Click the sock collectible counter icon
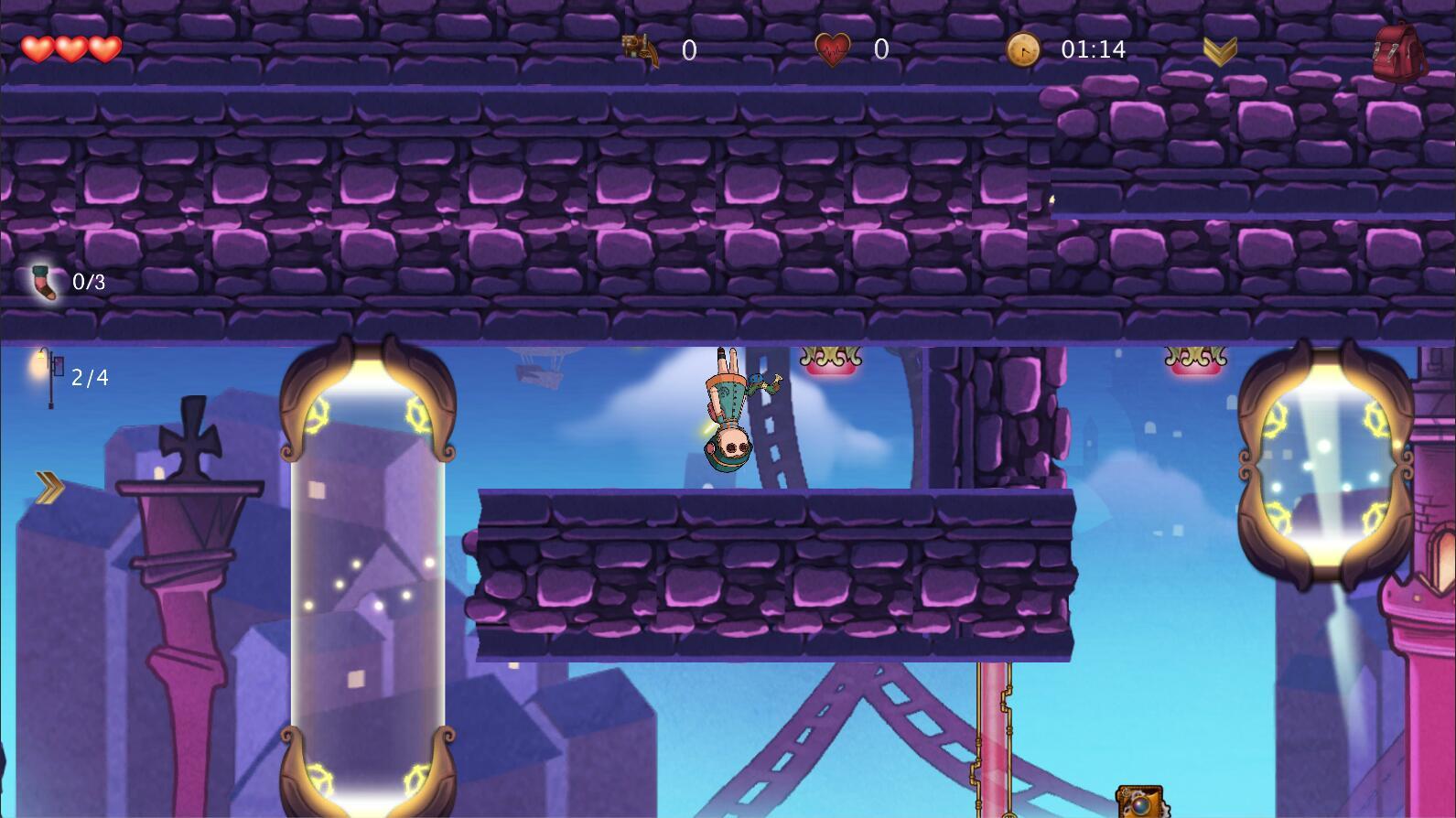Image resolution: width=1456 pixels, height=818 pixels. [44, 282]
